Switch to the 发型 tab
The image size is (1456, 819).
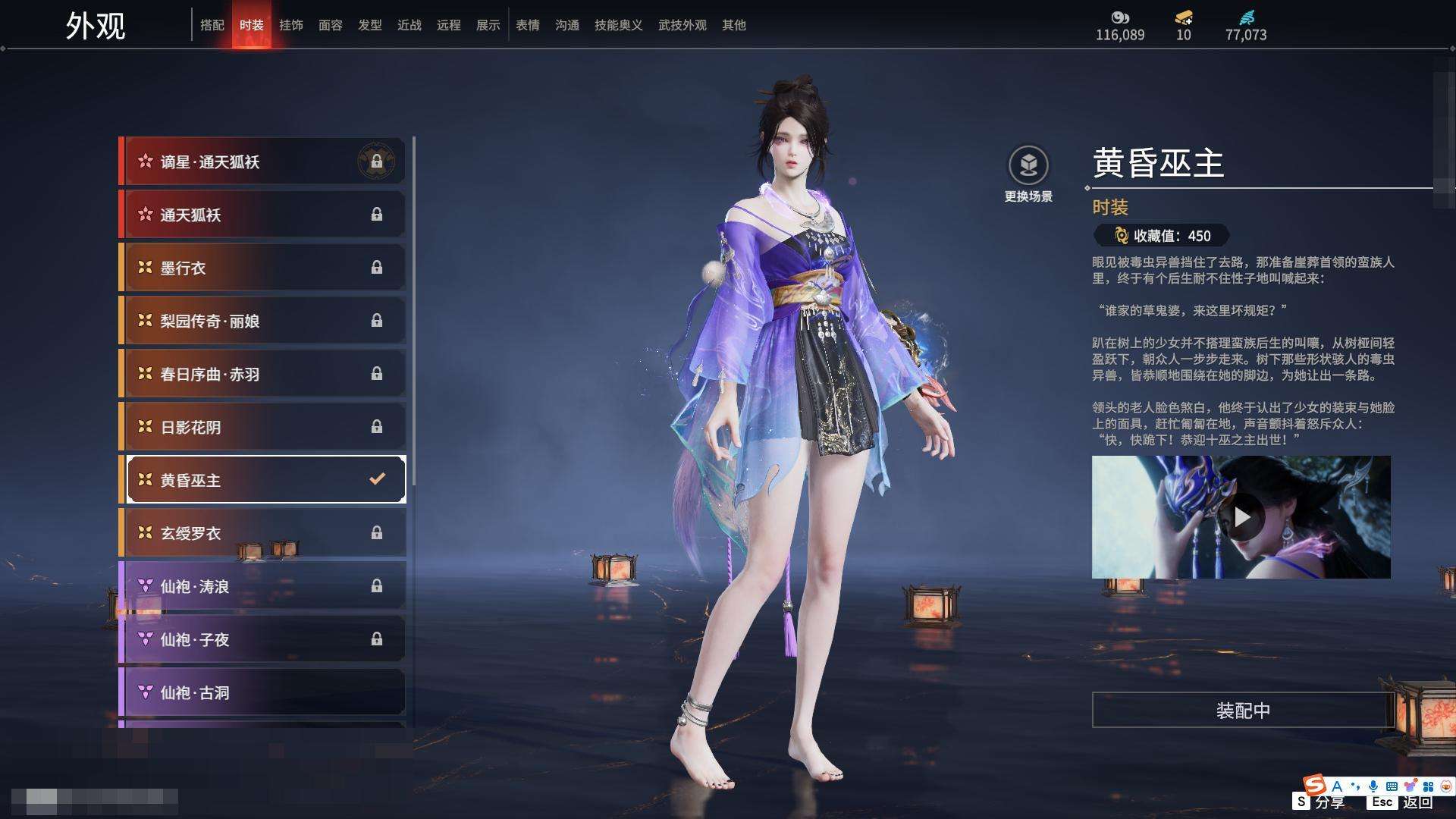pos(369,25)
